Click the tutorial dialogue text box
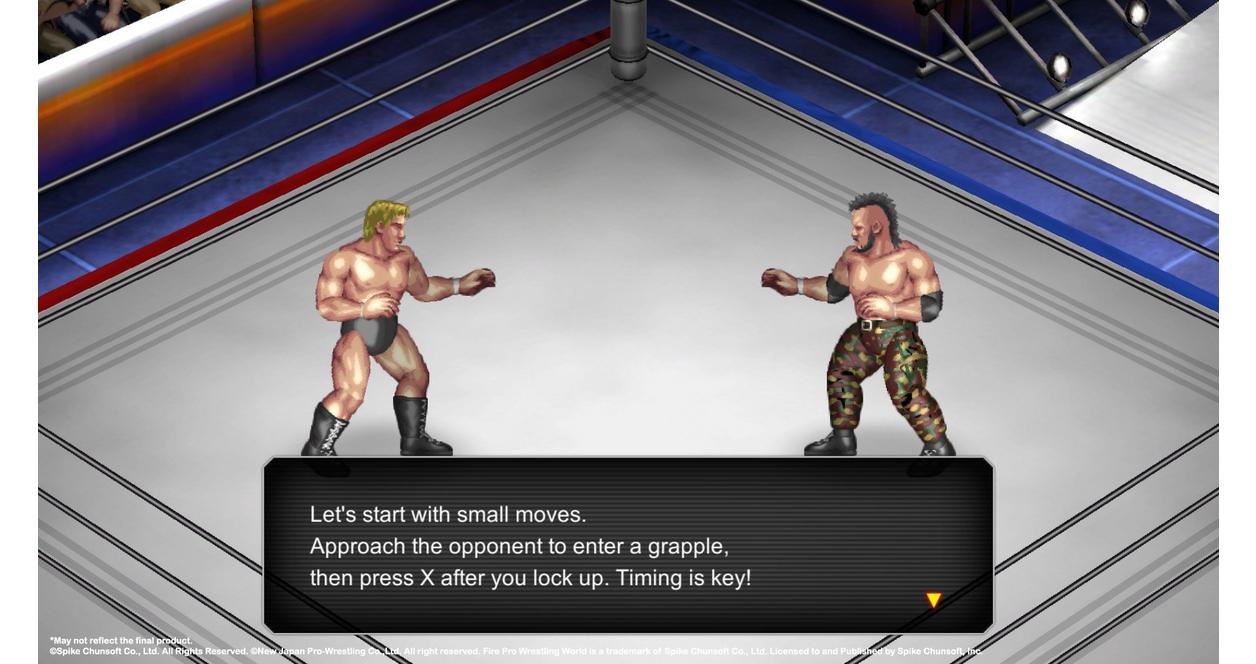This screenshot has width=1256, height=664. click(x=628, y=545)
